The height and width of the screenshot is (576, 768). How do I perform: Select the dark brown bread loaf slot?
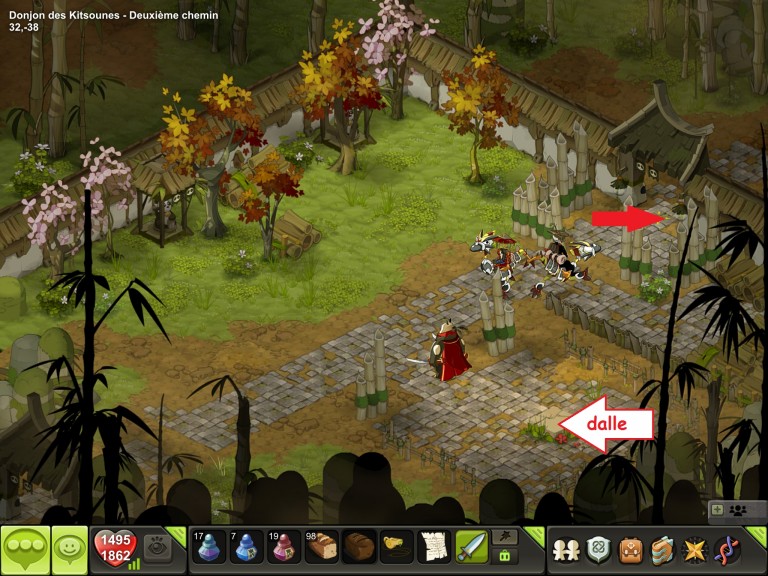click(359, 547)
